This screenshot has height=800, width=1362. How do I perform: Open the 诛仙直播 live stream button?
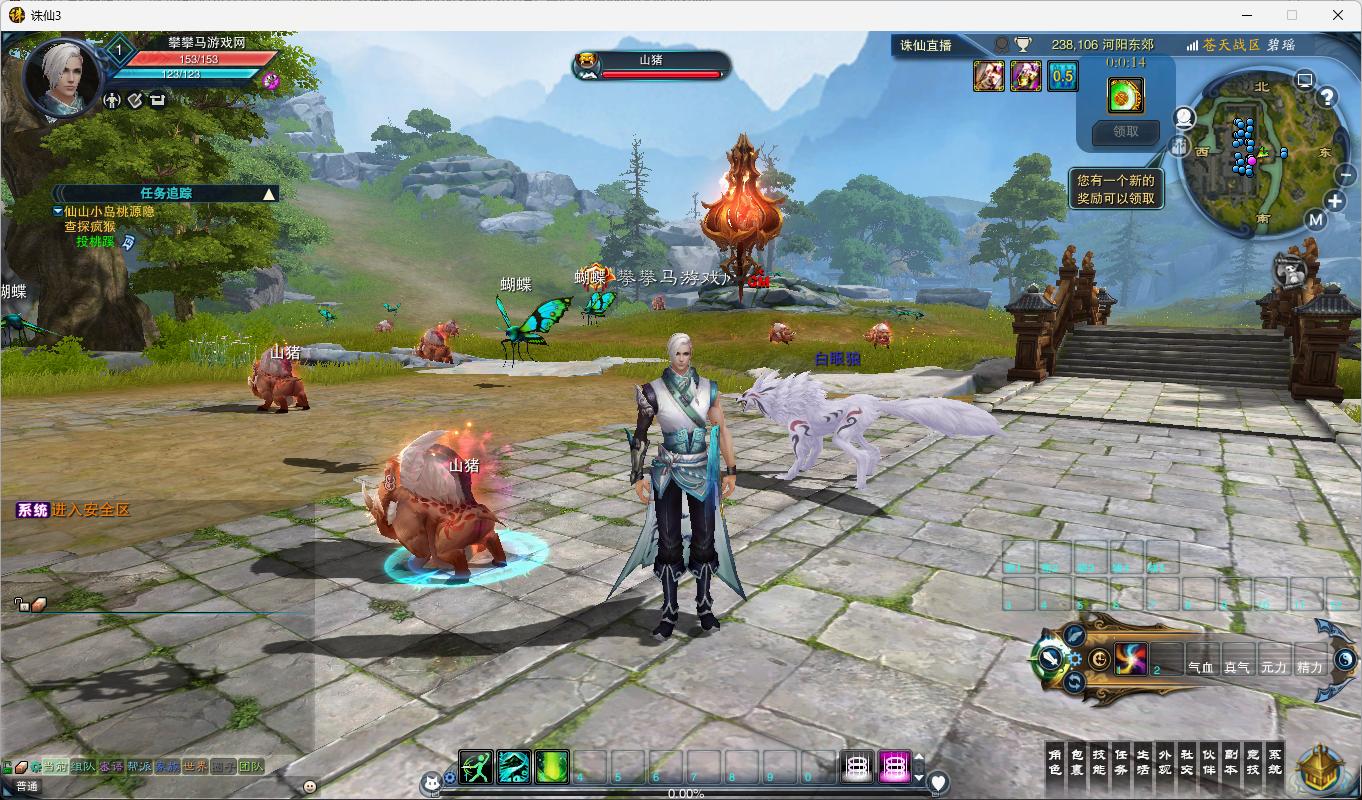pos(926,45)
